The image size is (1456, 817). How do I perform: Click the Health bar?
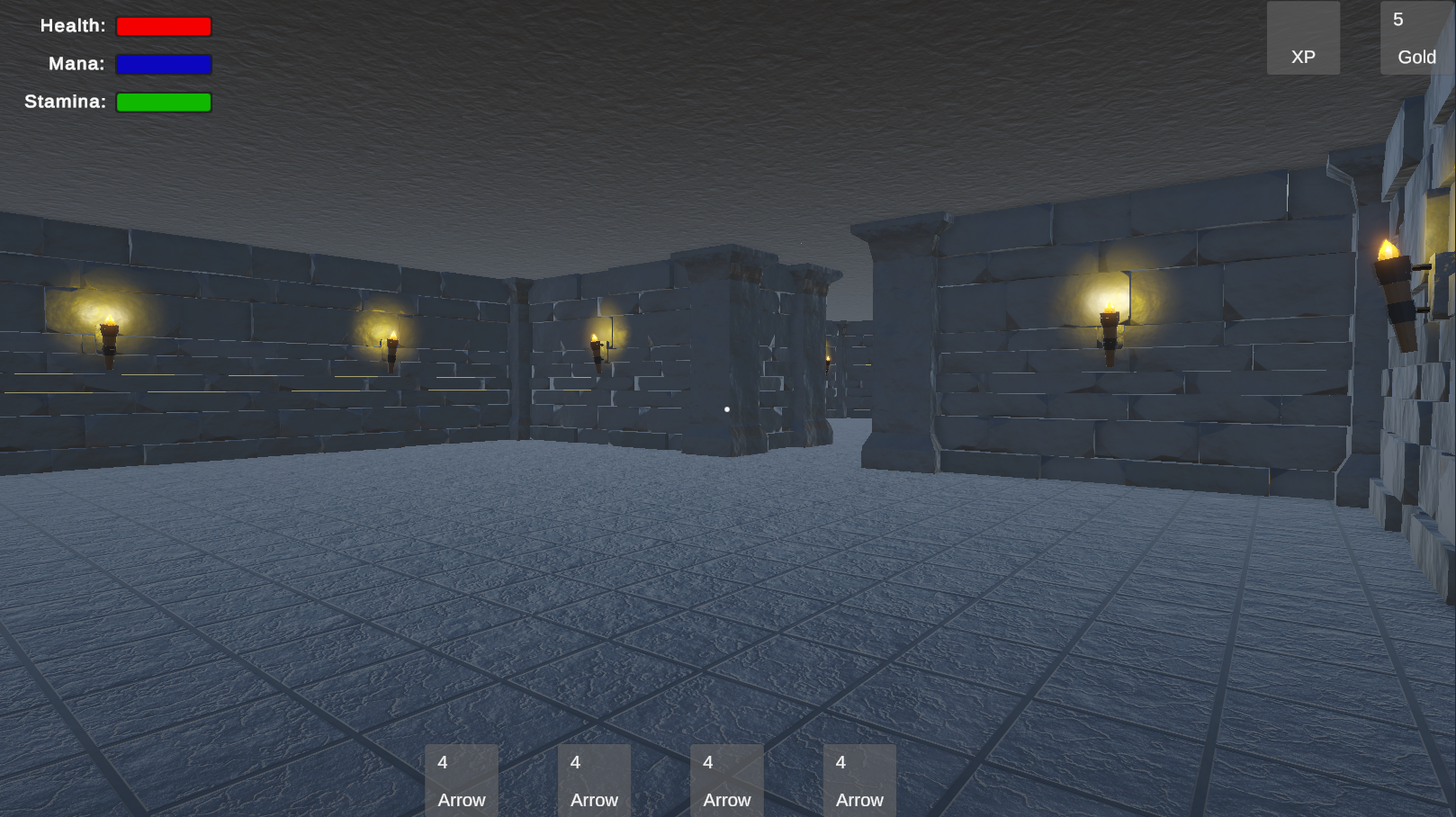click(x=164, y=26)
